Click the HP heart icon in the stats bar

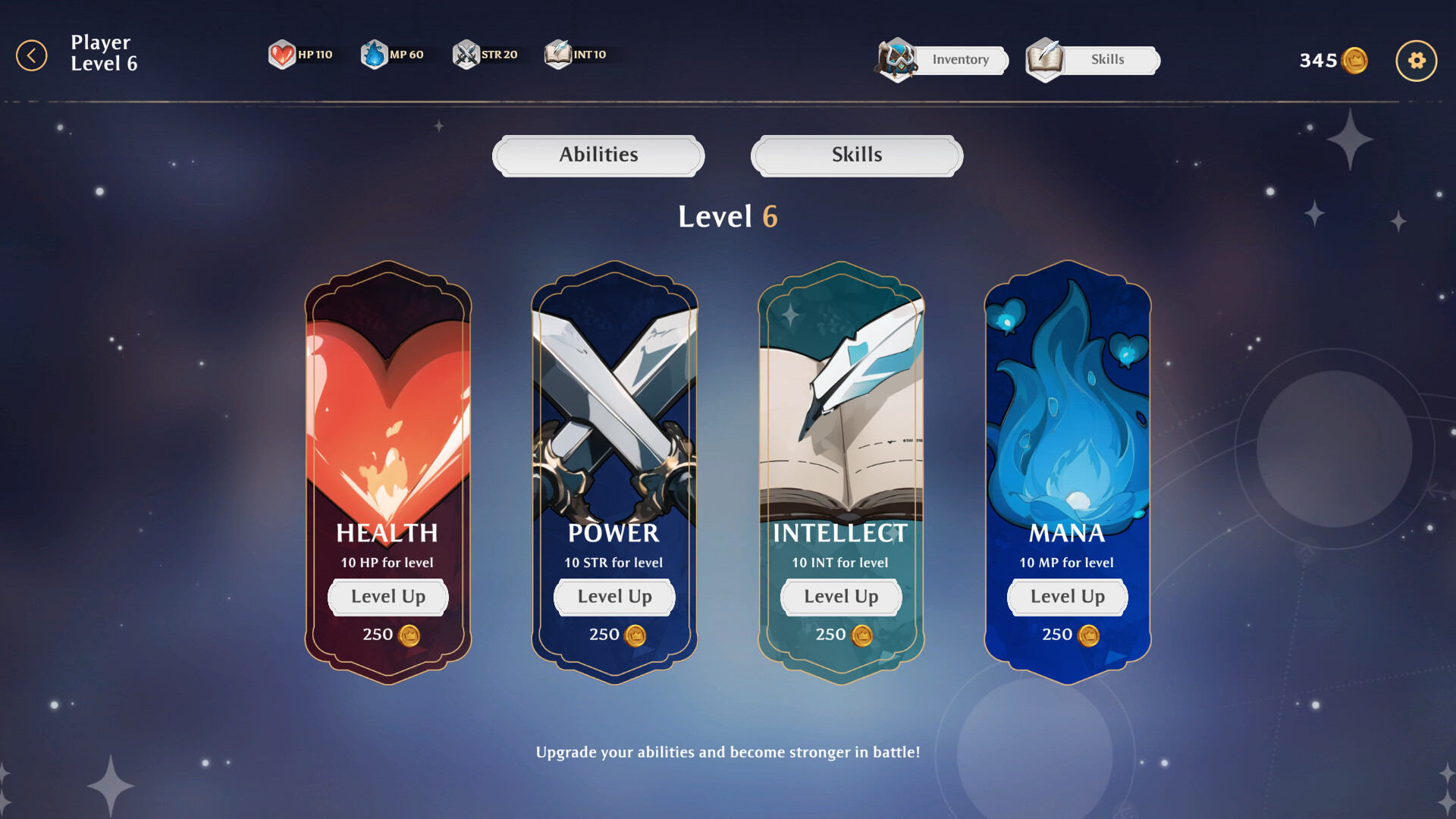(282, 54)
